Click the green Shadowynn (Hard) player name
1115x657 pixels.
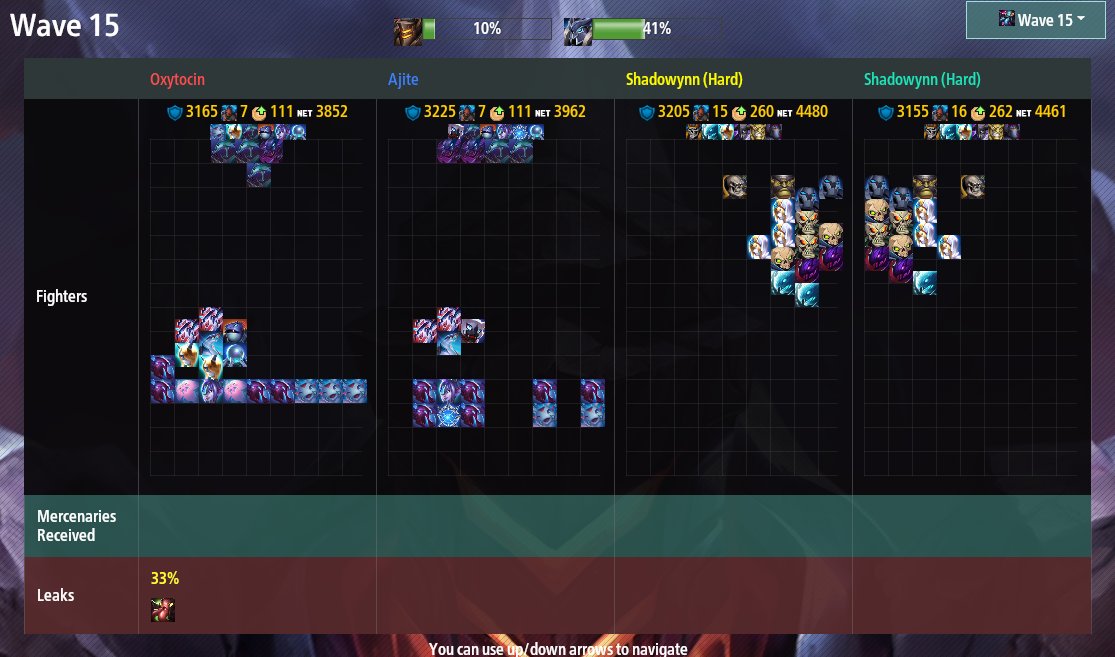922,79
